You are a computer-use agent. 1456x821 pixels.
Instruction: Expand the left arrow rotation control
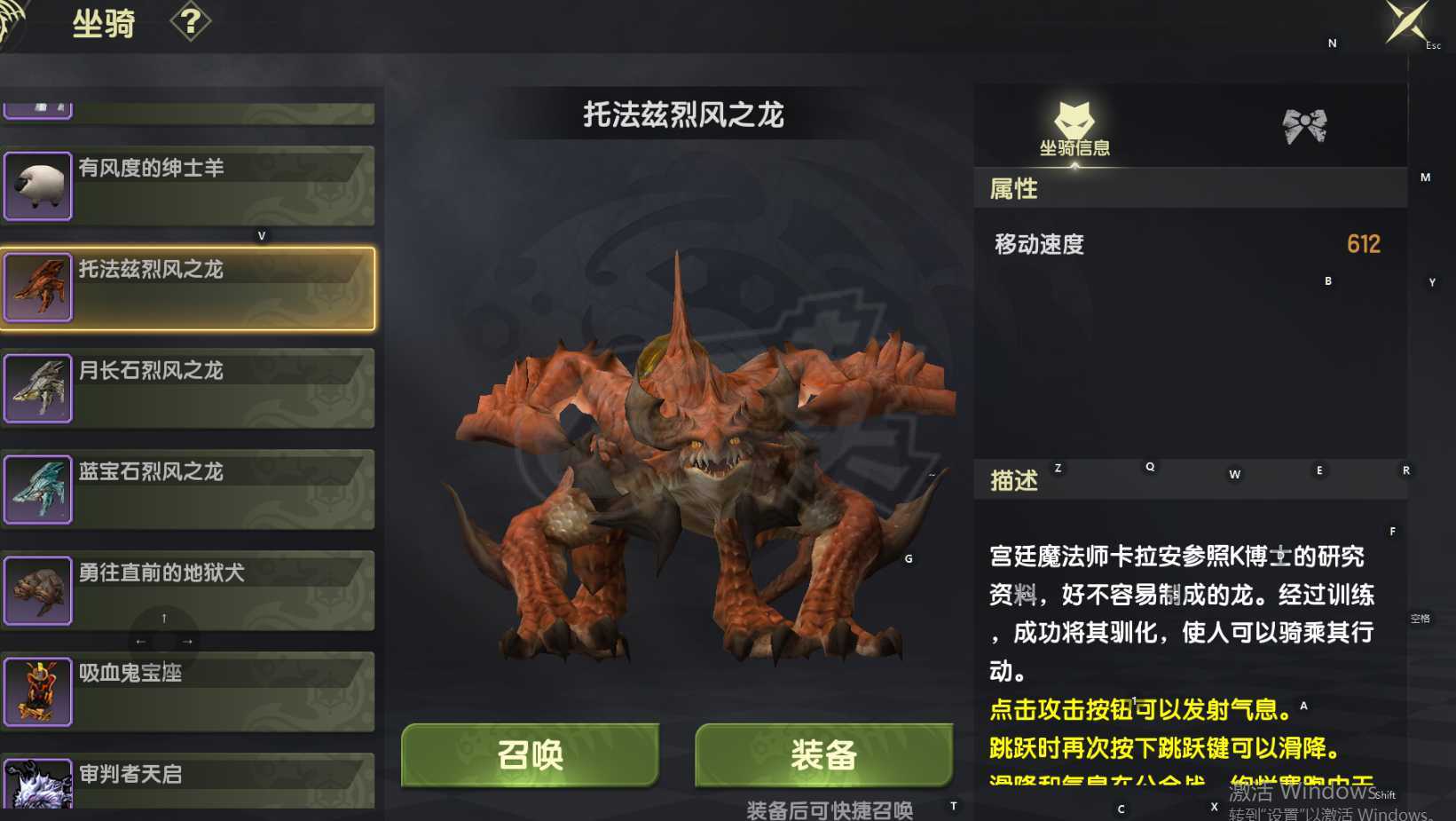pyautogui.click(x=140, y=640)
